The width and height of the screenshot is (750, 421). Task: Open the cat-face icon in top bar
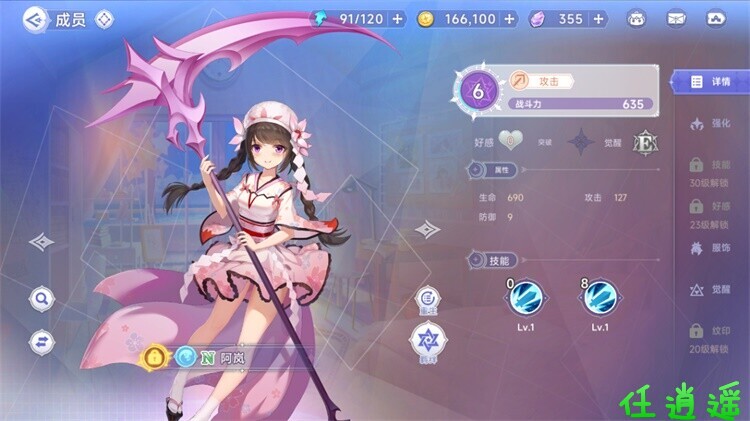pos(636,19)
